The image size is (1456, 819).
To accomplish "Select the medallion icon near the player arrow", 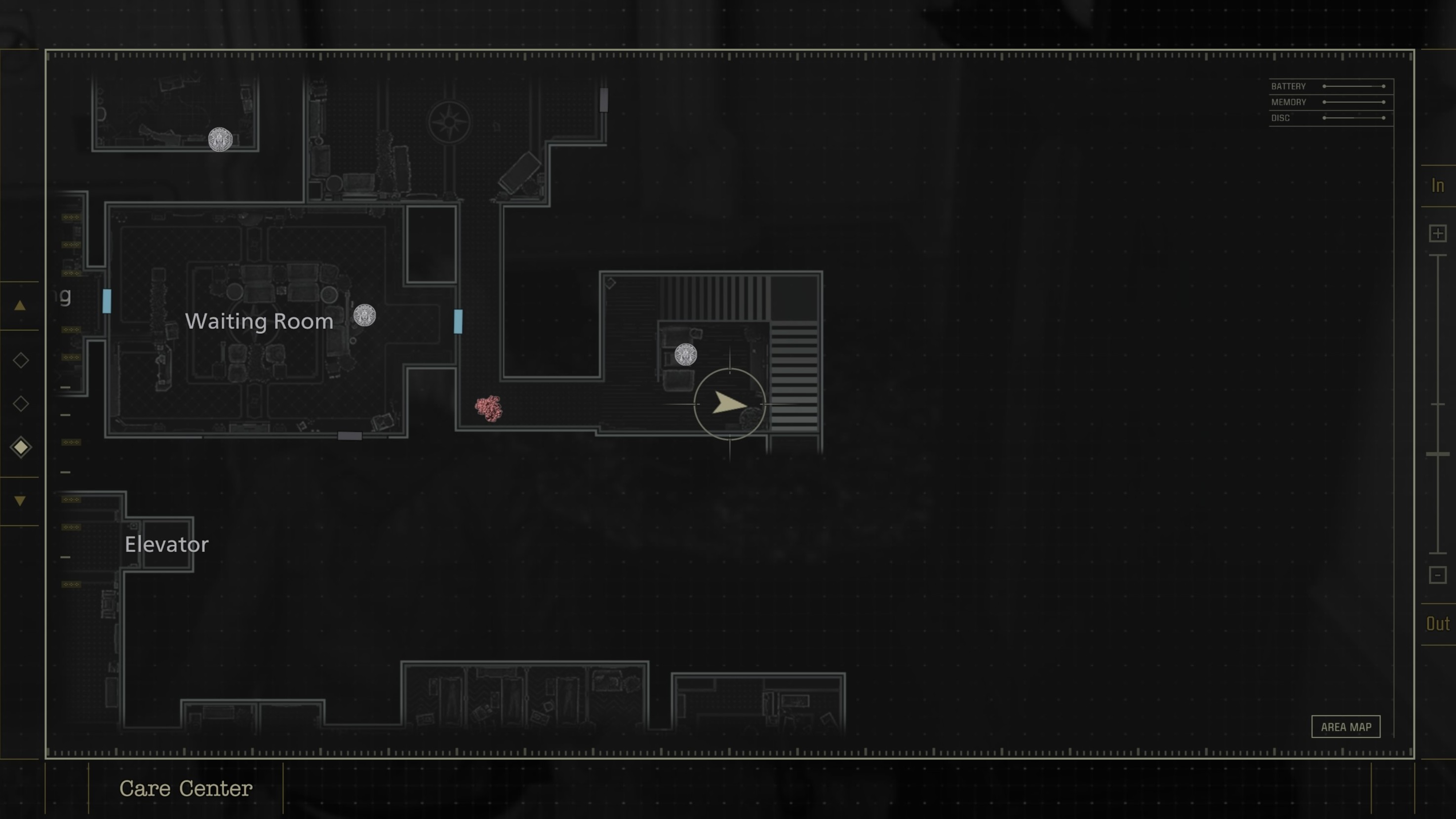I will pyautogui.click(x=686, y=354).
